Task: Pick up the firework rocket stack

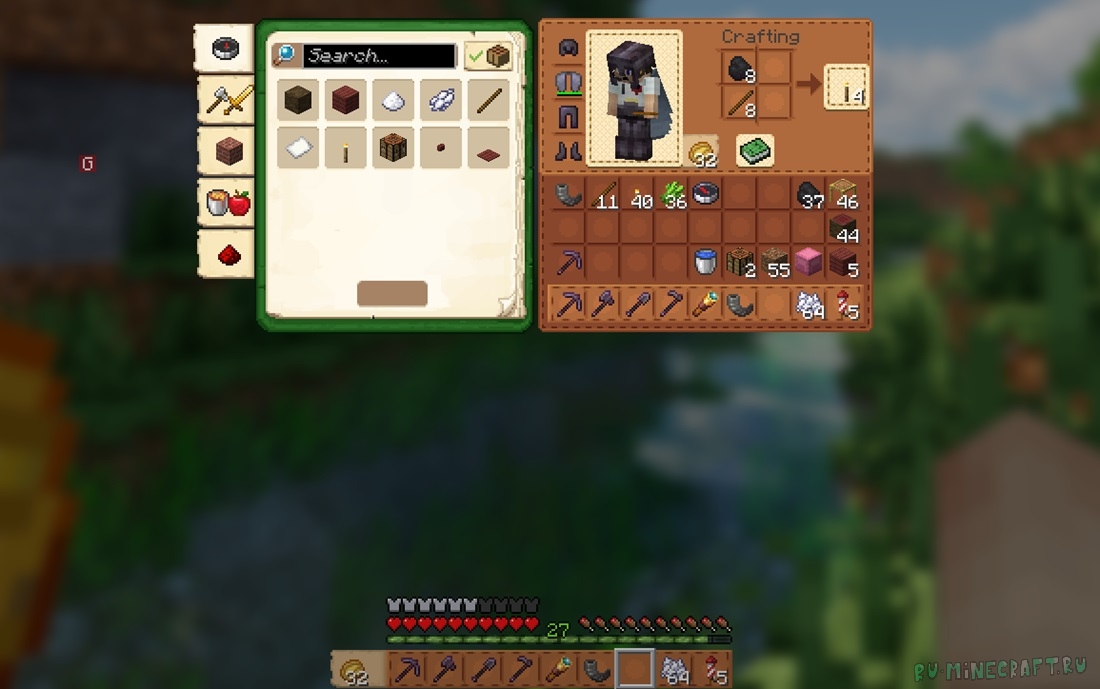Action: (x=844, y=304)
